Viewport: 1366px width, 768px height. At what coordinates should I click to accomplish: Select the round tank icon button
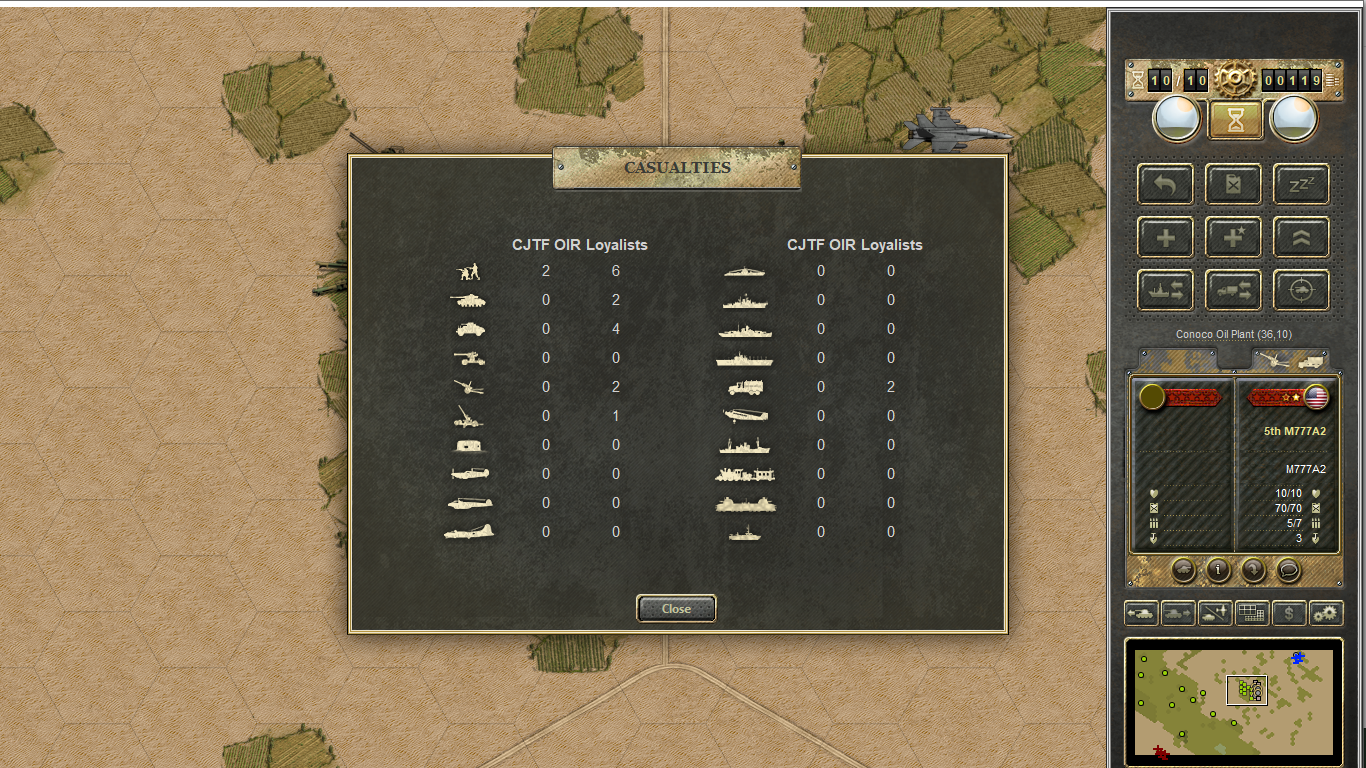[x=1183, y=570]
